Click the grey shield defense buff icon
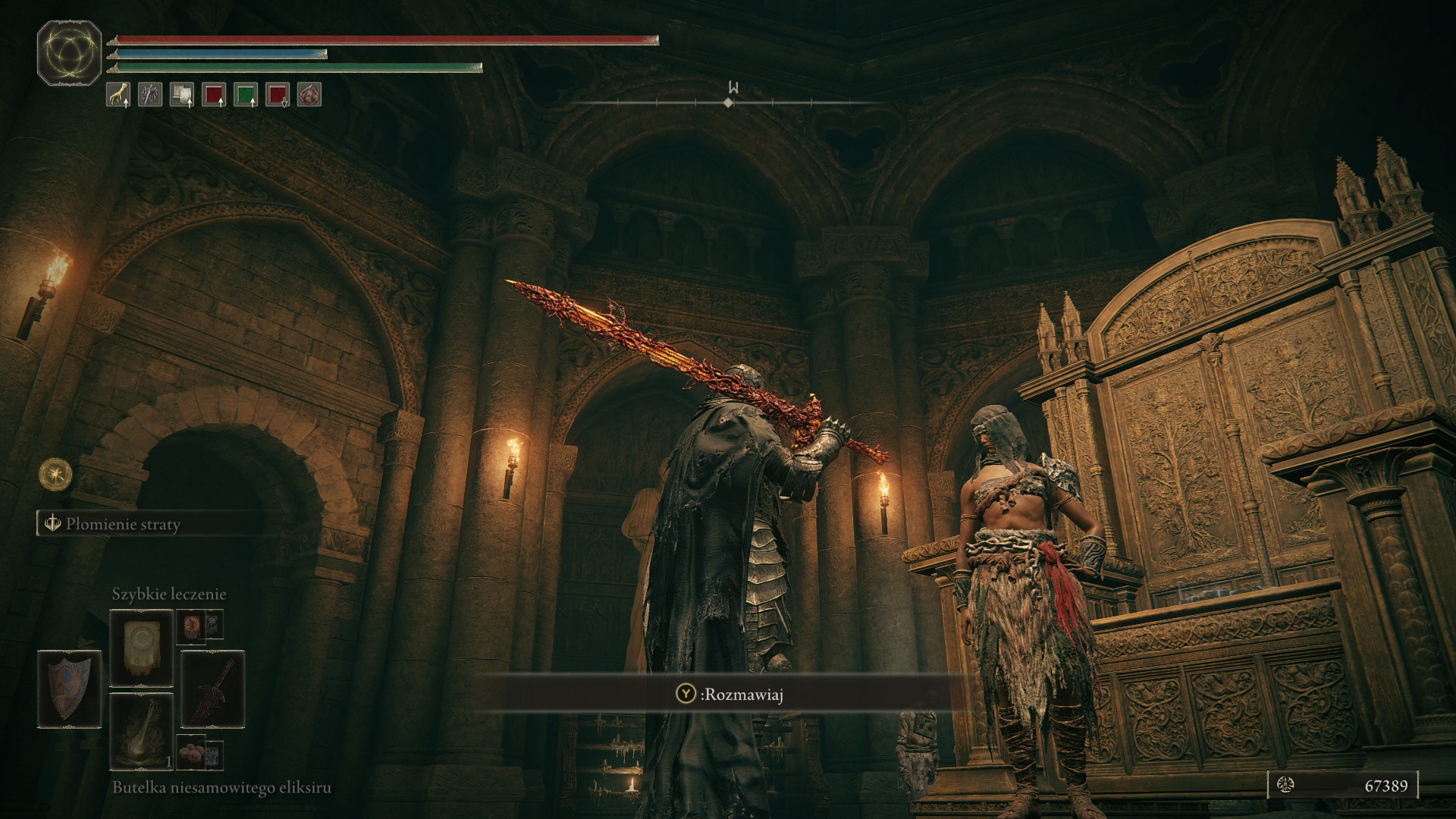 tap(181, 95)
